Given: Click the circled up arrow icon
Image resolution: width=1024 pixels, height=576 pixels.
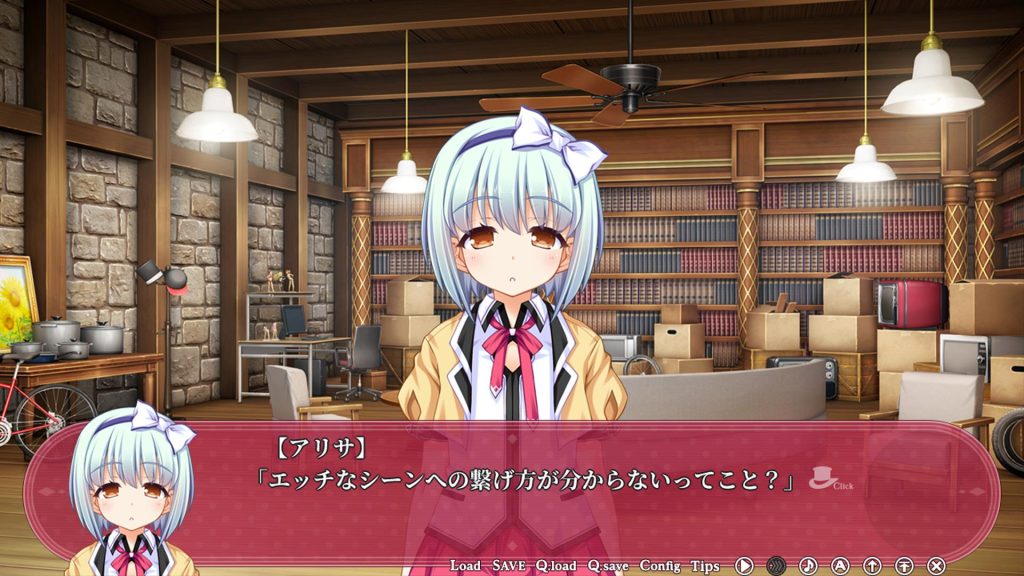Looking at the screenshot, I should coord(872,566).
